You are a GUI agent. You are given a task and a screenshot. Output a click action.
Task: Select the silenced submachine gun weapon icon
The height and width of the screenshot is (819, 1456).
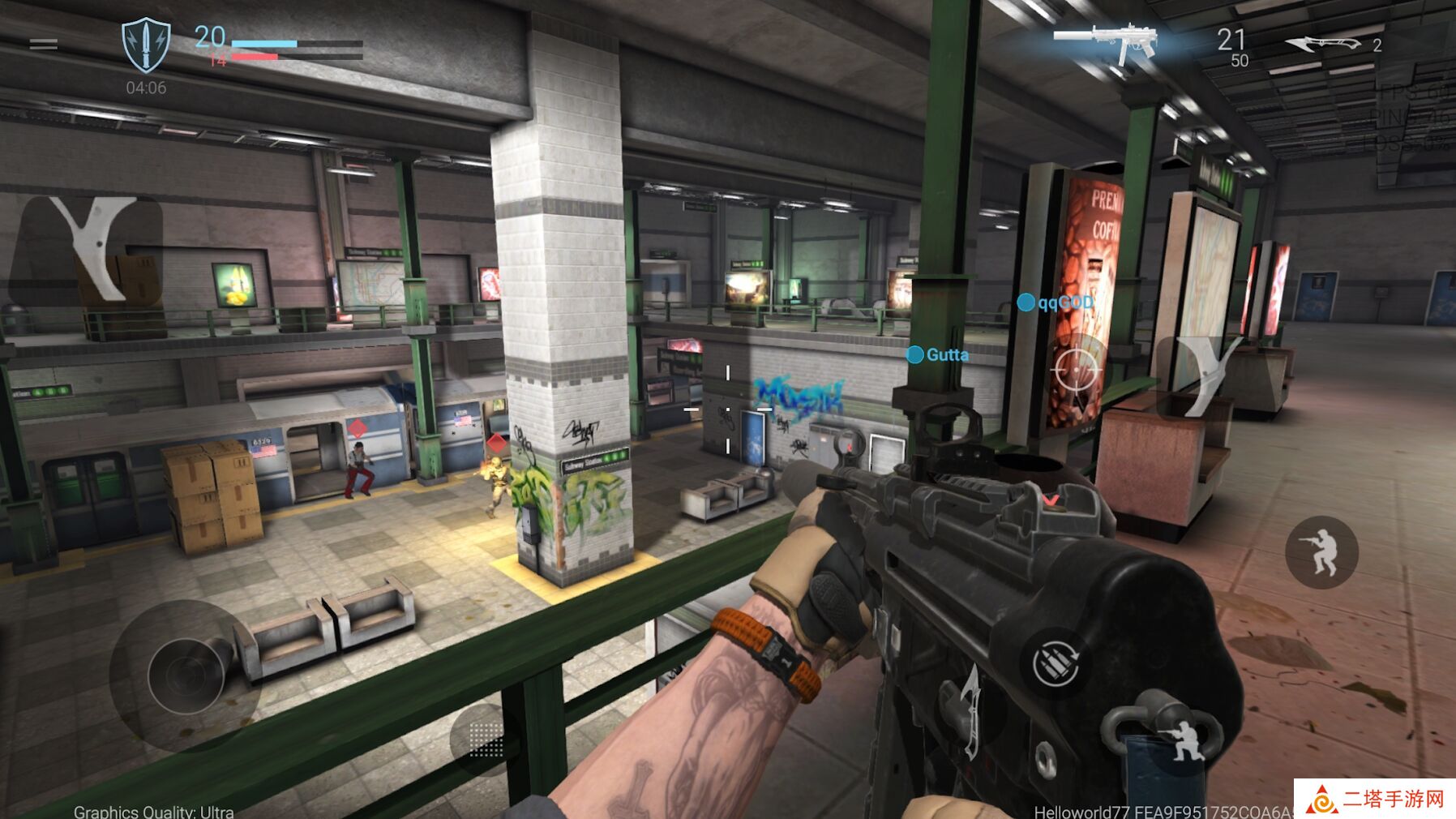coord(1107,41)
